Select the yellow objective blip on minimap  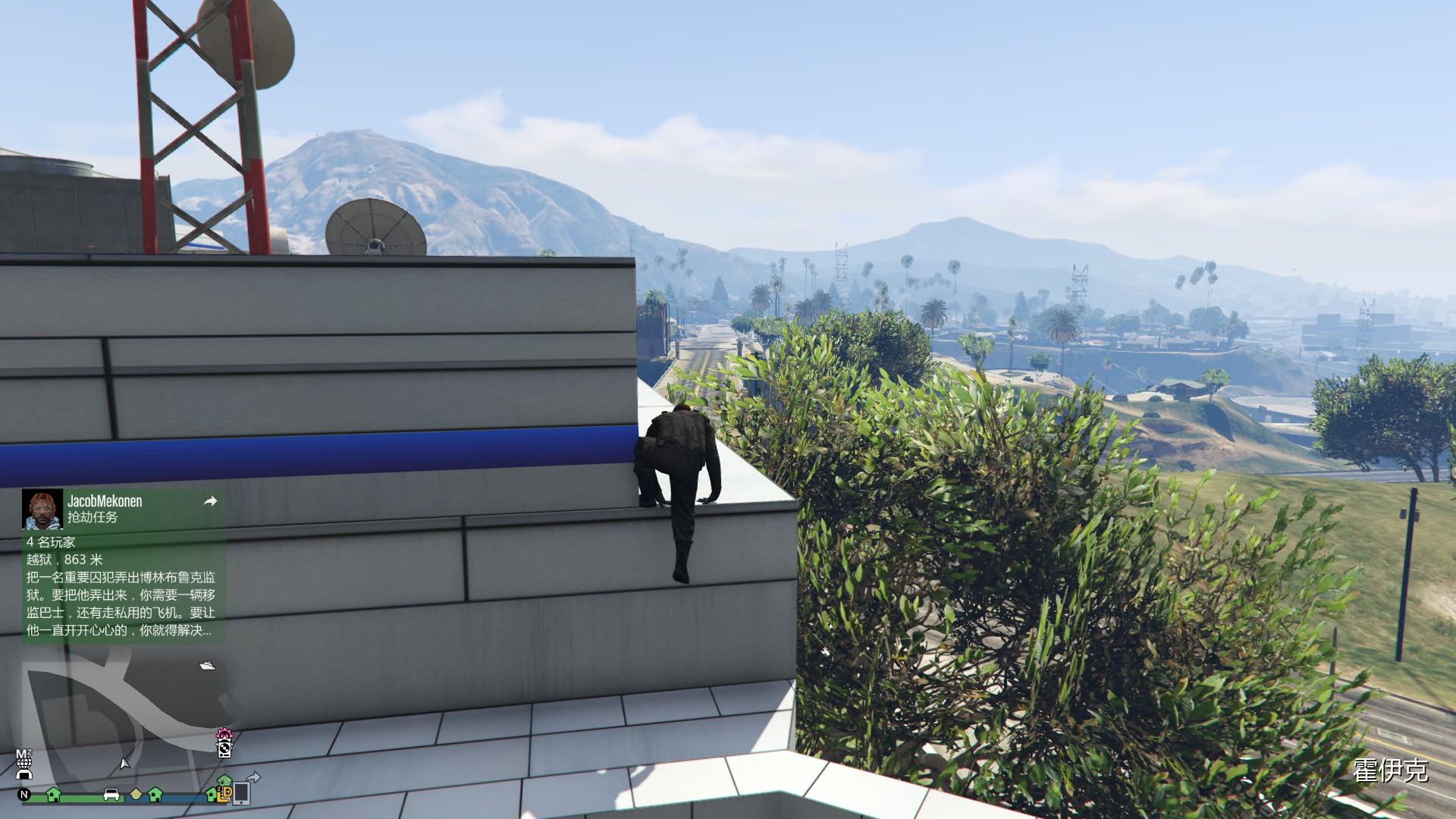136,795
